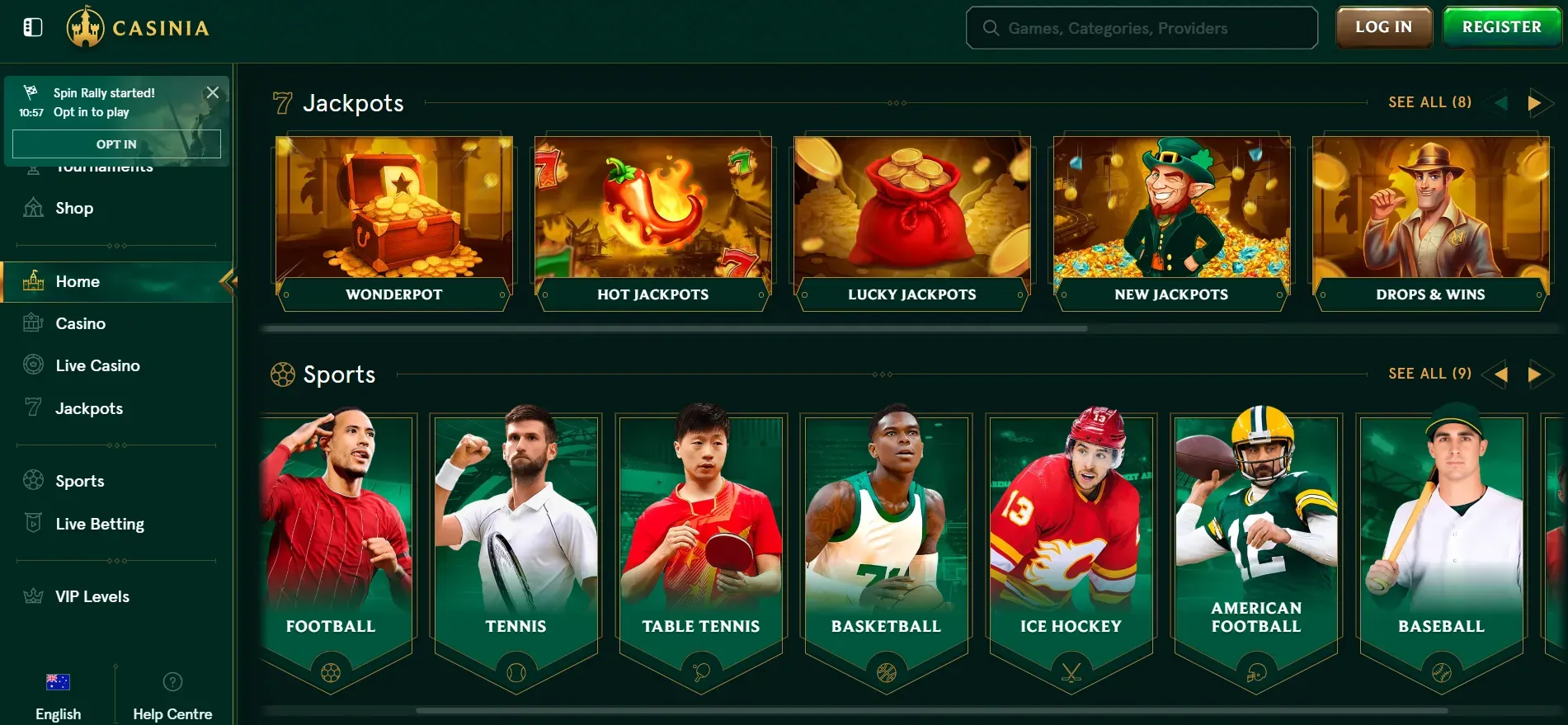Viewport: 1568px width, 725px height.
Task: Collapse the sidebar with the panel toggle icon
Action: pyautogui.click(x=33, y=28)
